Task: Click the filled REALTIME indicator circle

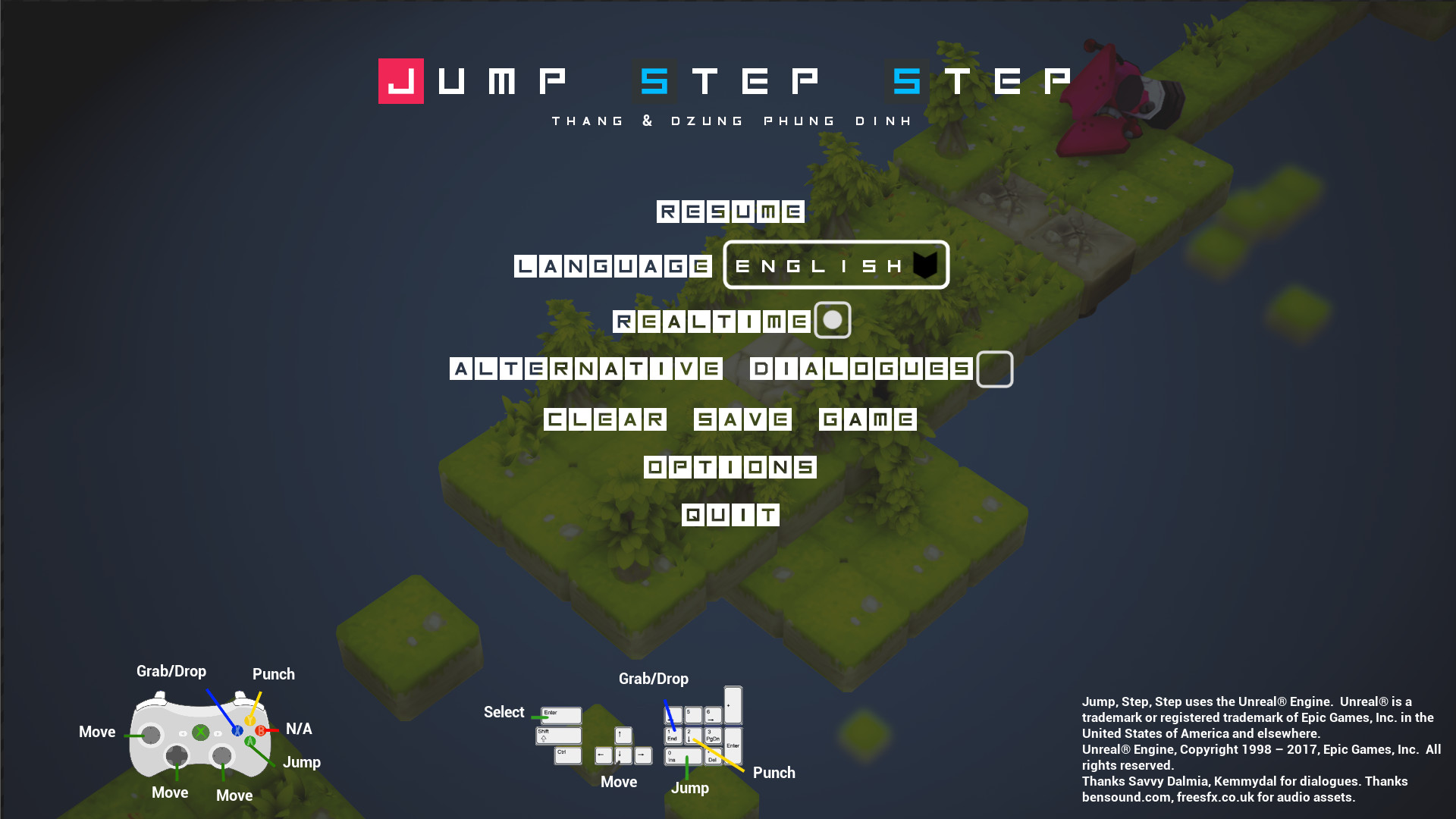Action: (833, 321)
